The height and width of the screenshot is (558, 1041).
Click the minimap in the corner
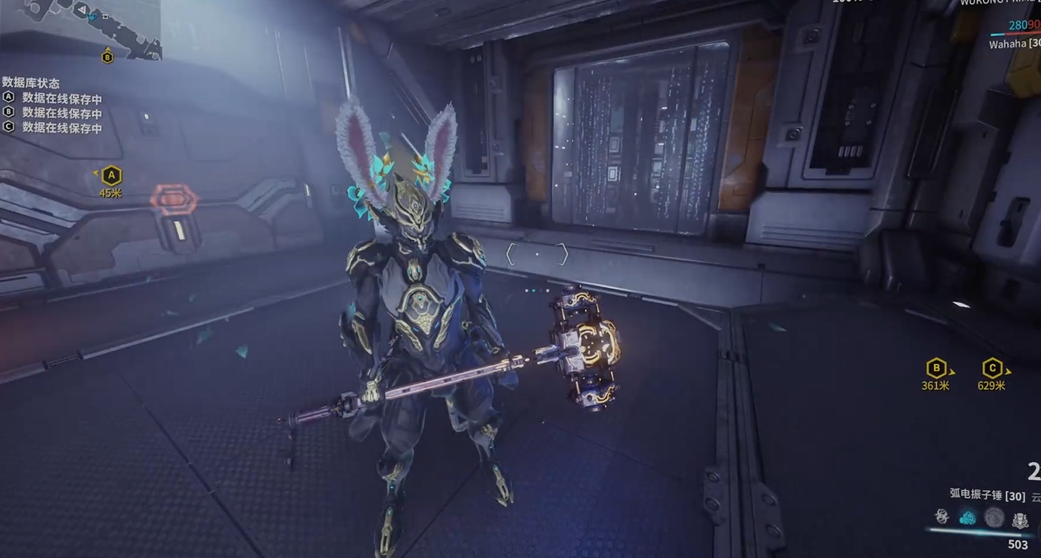click(80, 26)
